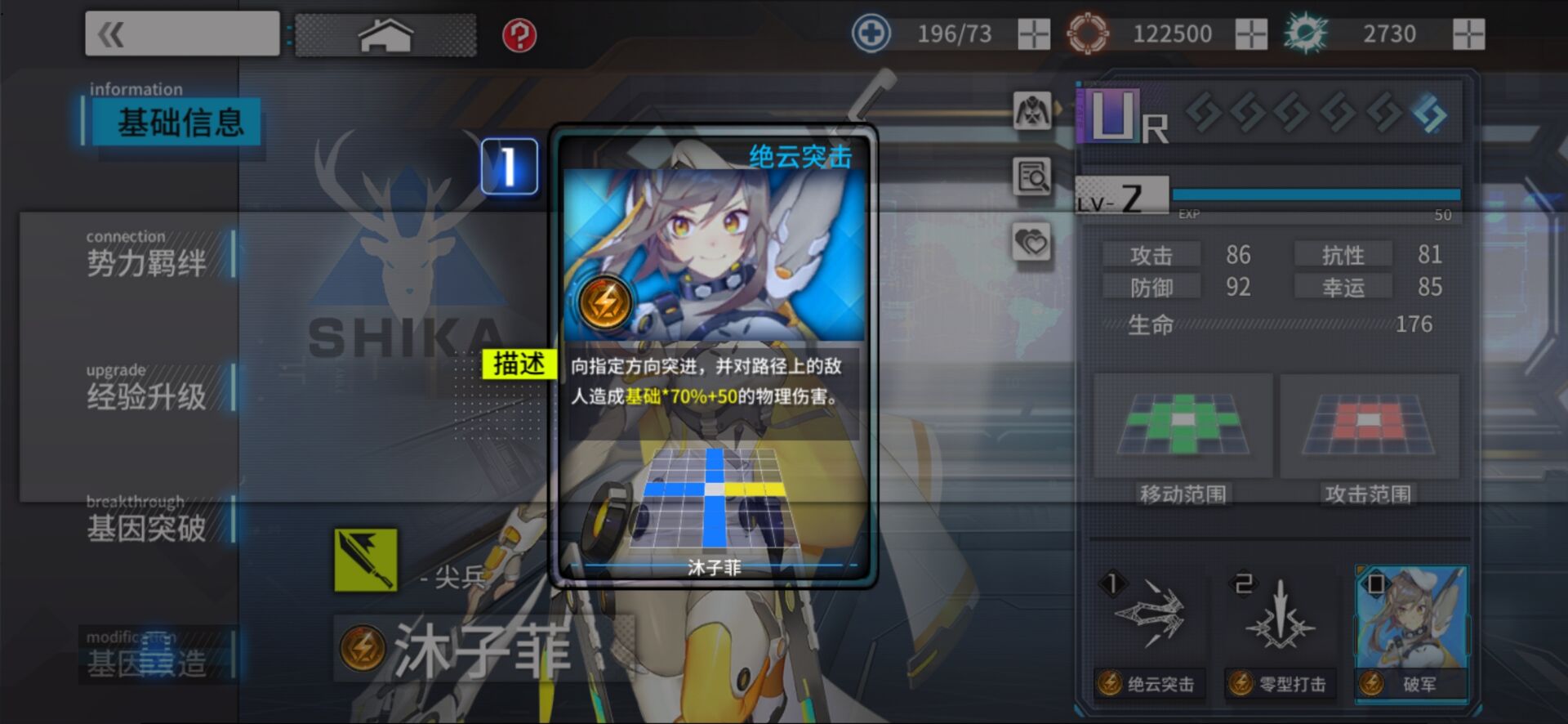Open the character outfit icon
Viewport: 1568px width, 724px height.
[1032, 110]
